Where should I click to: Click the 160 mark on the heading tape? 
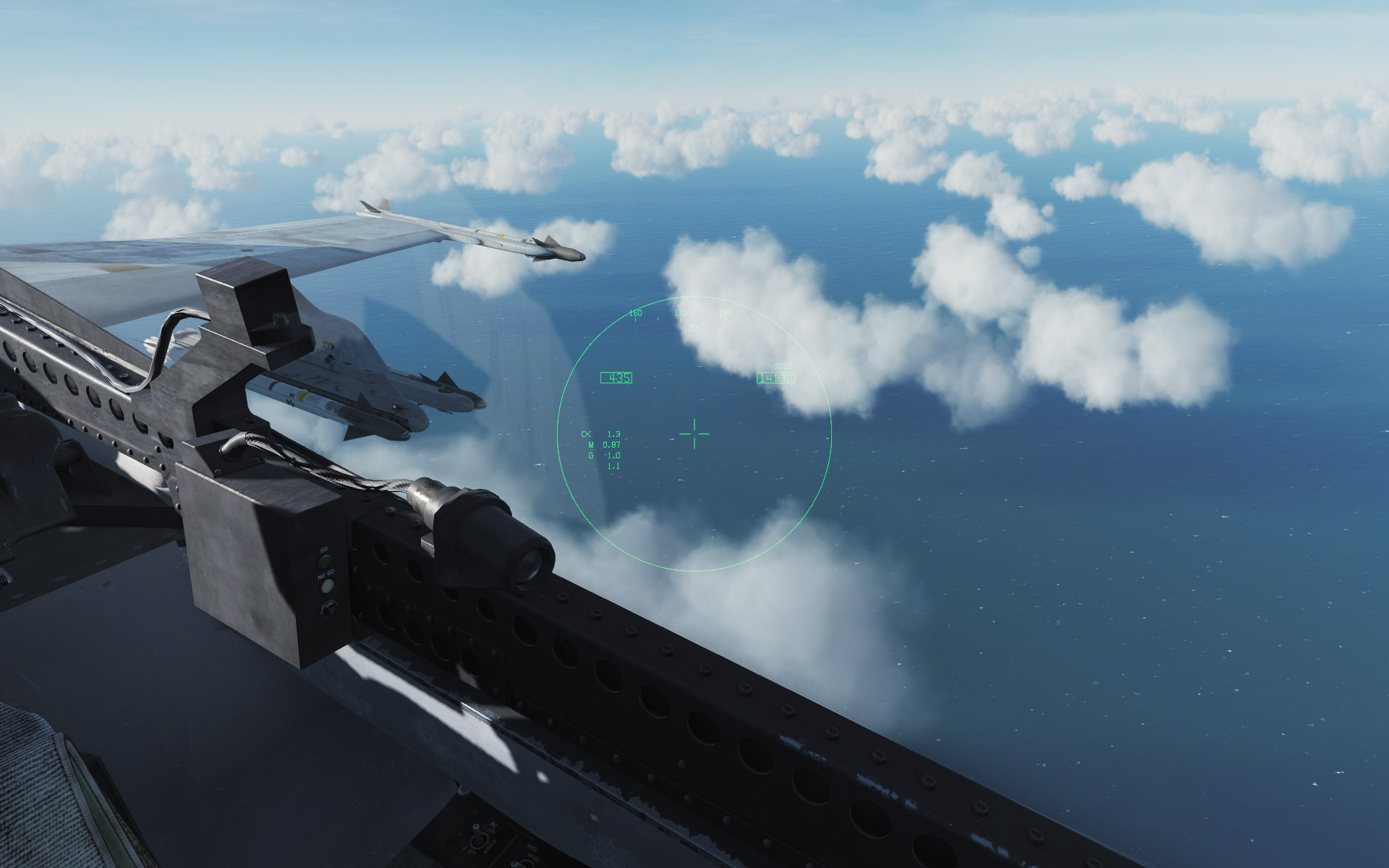tap(634, 312)
